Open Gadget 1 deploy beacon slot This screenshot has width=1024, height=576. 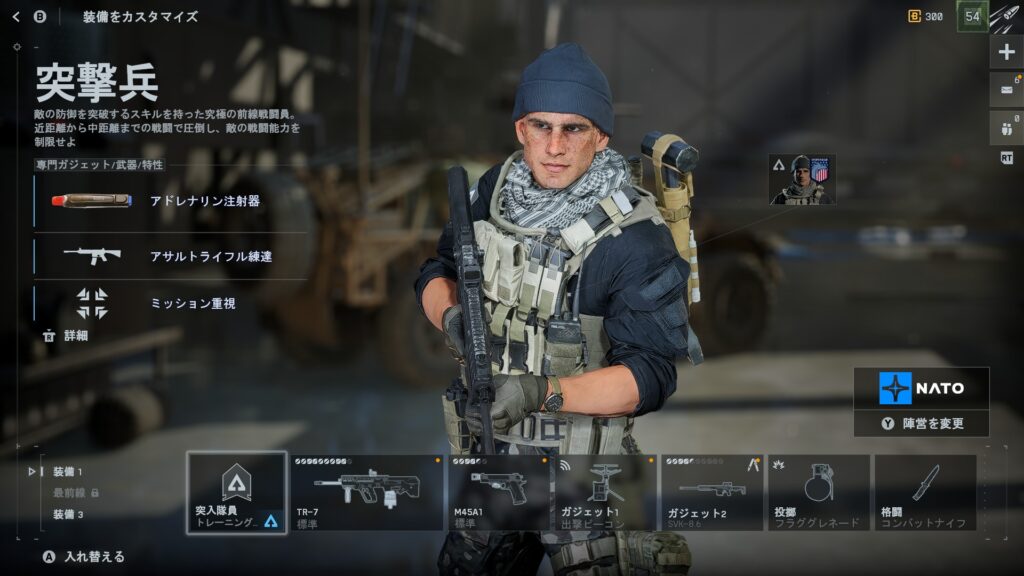point(606,492)
